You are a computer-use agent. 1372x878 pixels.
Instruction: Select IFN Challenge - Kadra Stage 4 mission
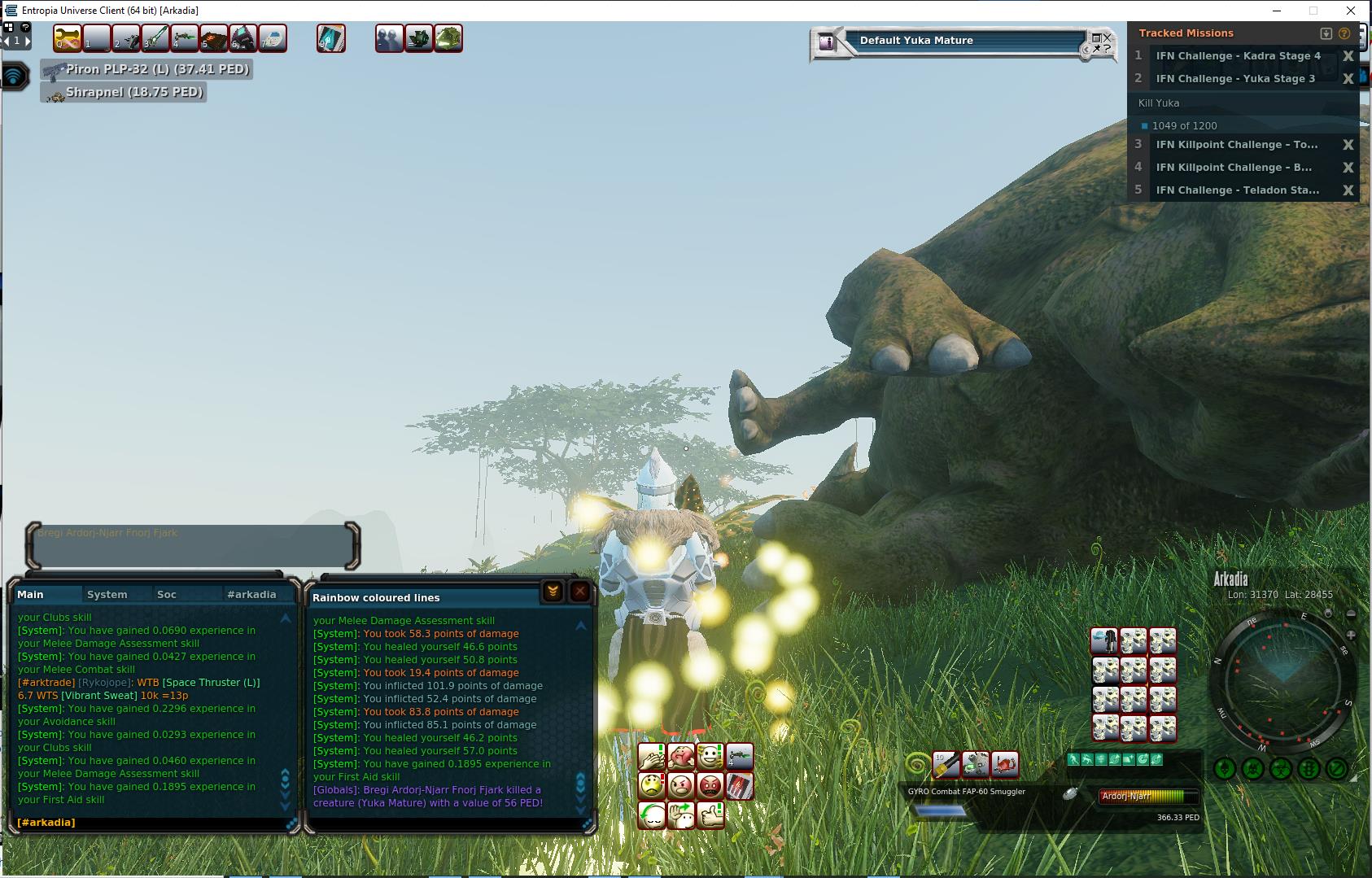[x=1238, y=56]
